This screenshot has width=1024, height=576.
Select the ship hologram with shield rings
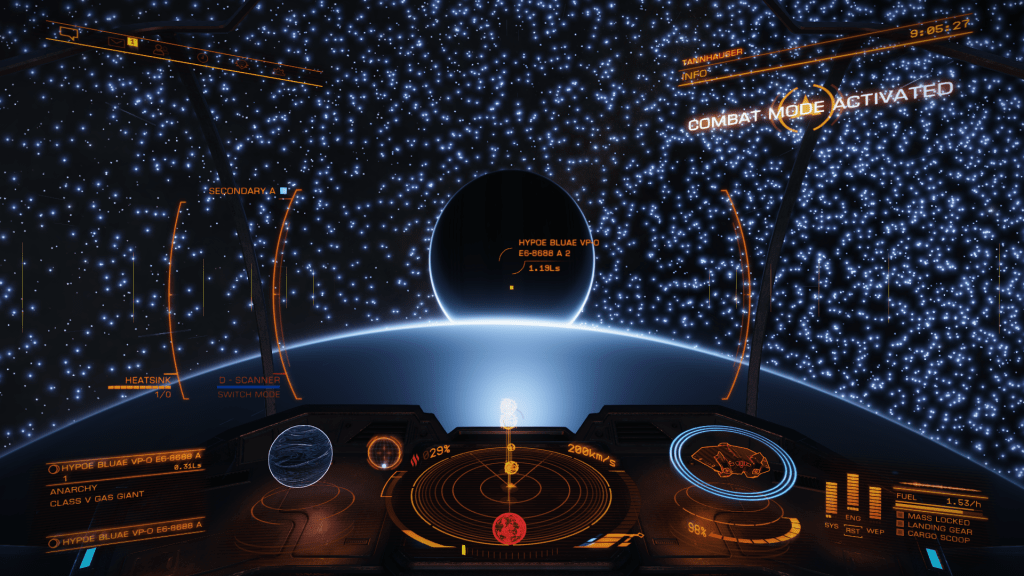point(733,461)
